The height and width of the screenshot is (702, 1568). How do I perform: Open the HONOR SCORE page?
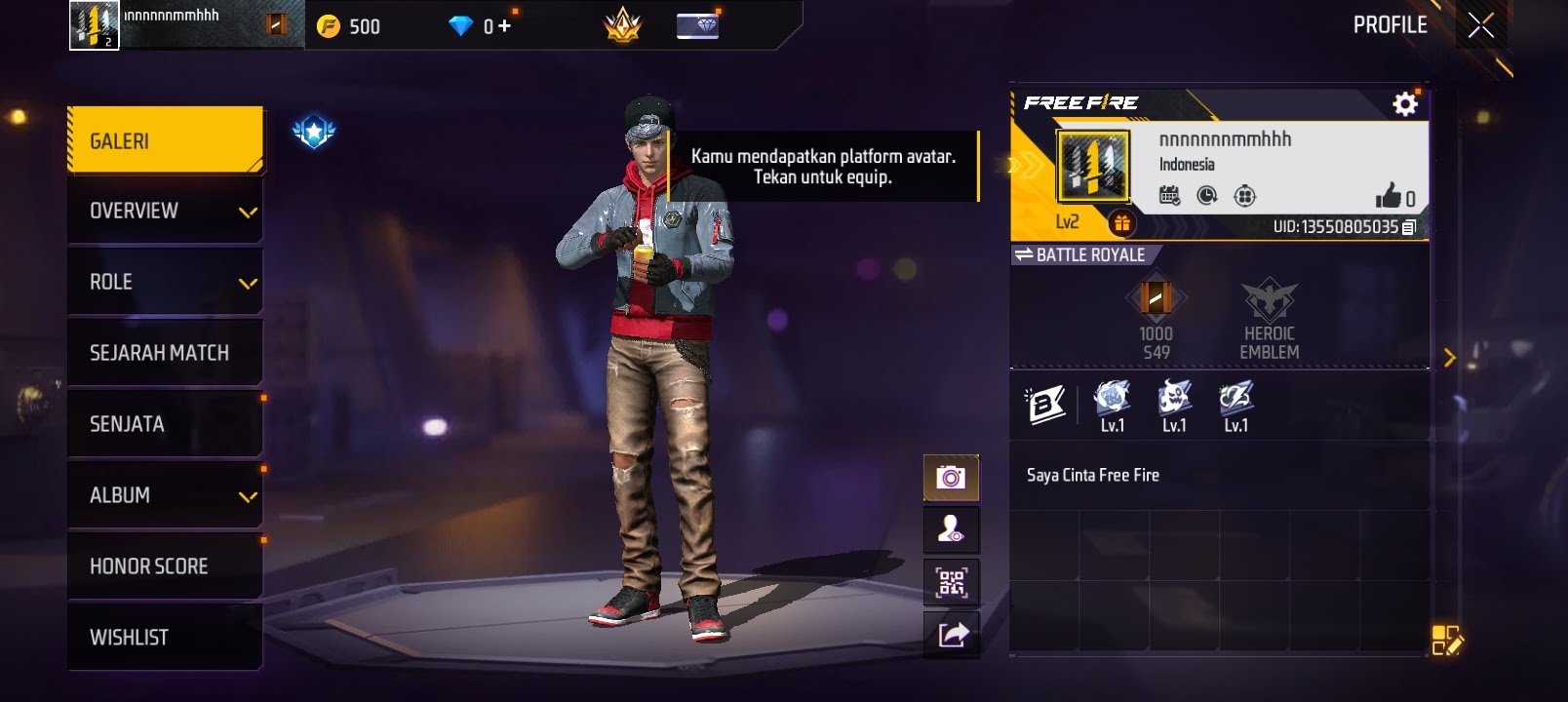[x=164, y=565]
